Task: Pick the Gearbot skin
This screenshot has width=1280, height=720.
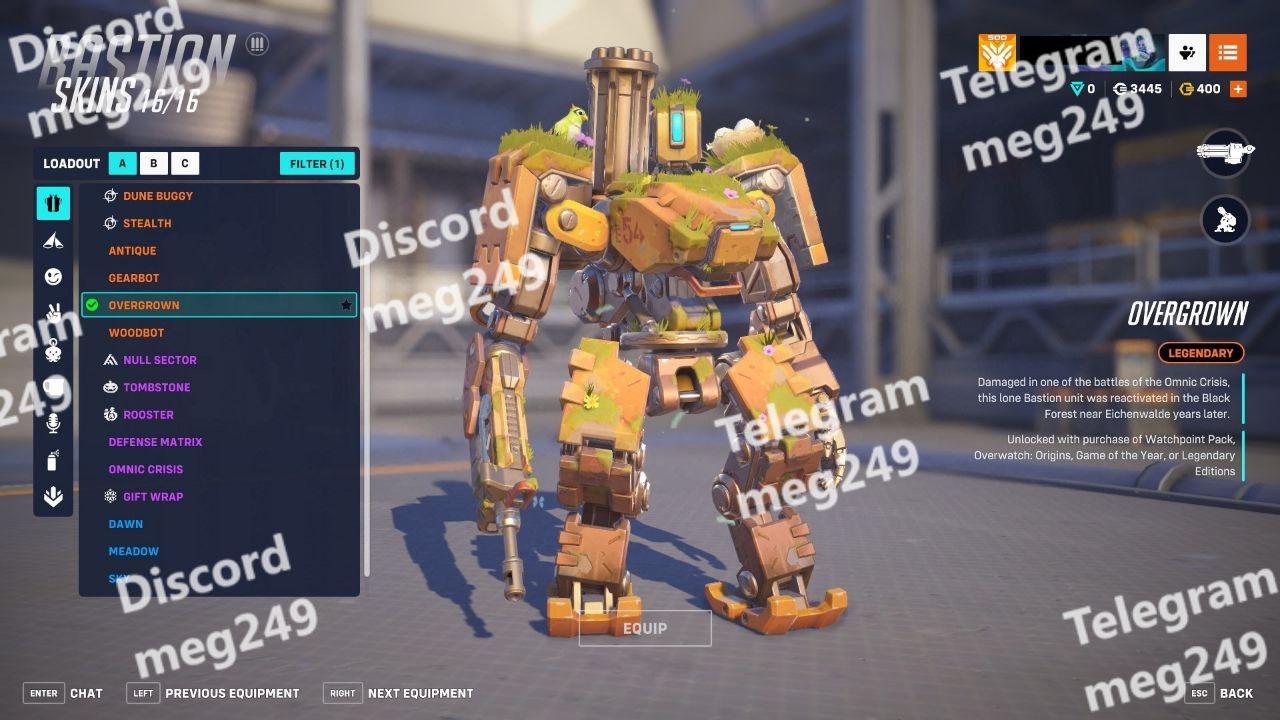Action: [134, 278]
